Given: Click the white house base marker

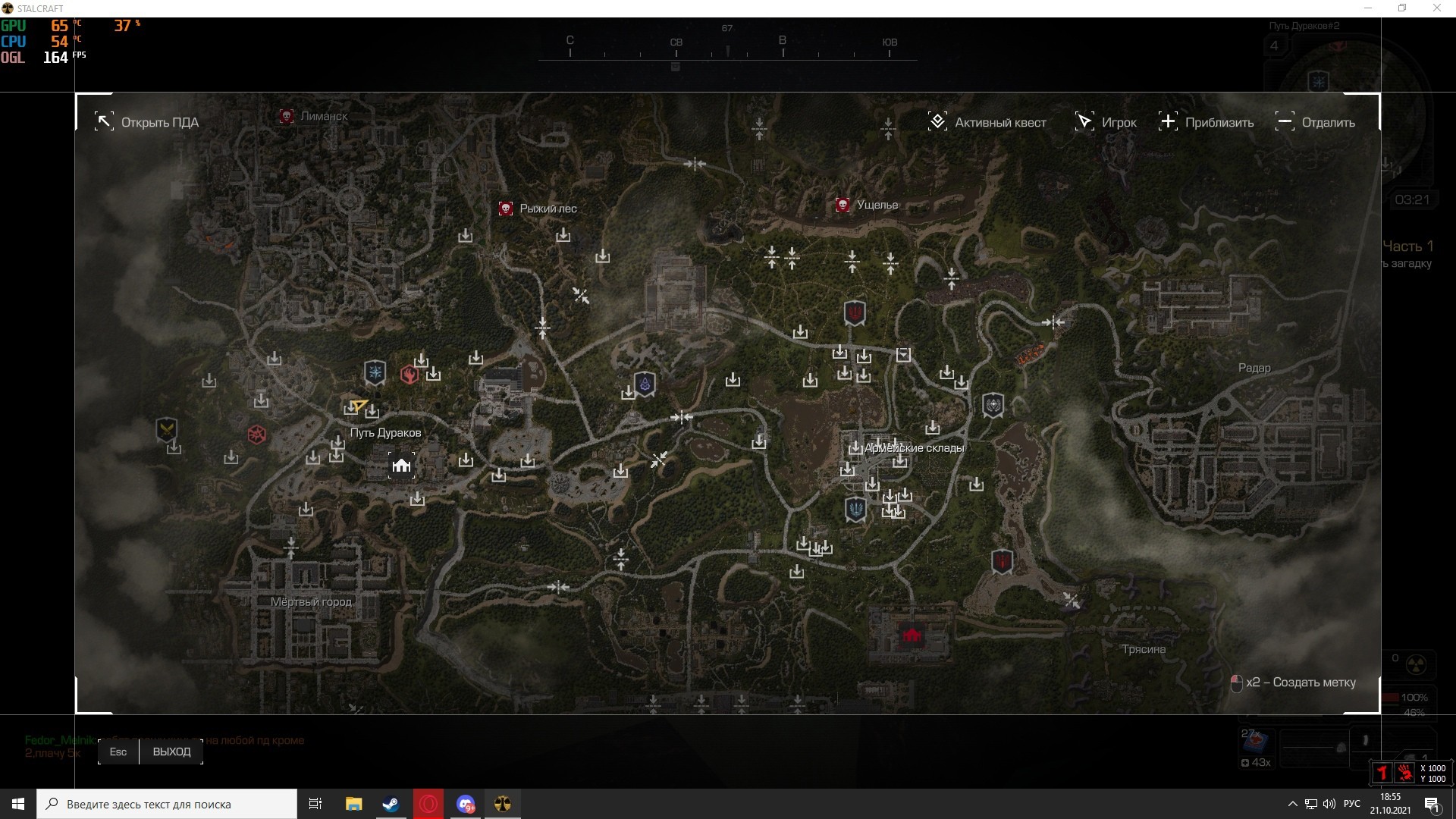Looking at the screenshot, I should click(401, 465).
